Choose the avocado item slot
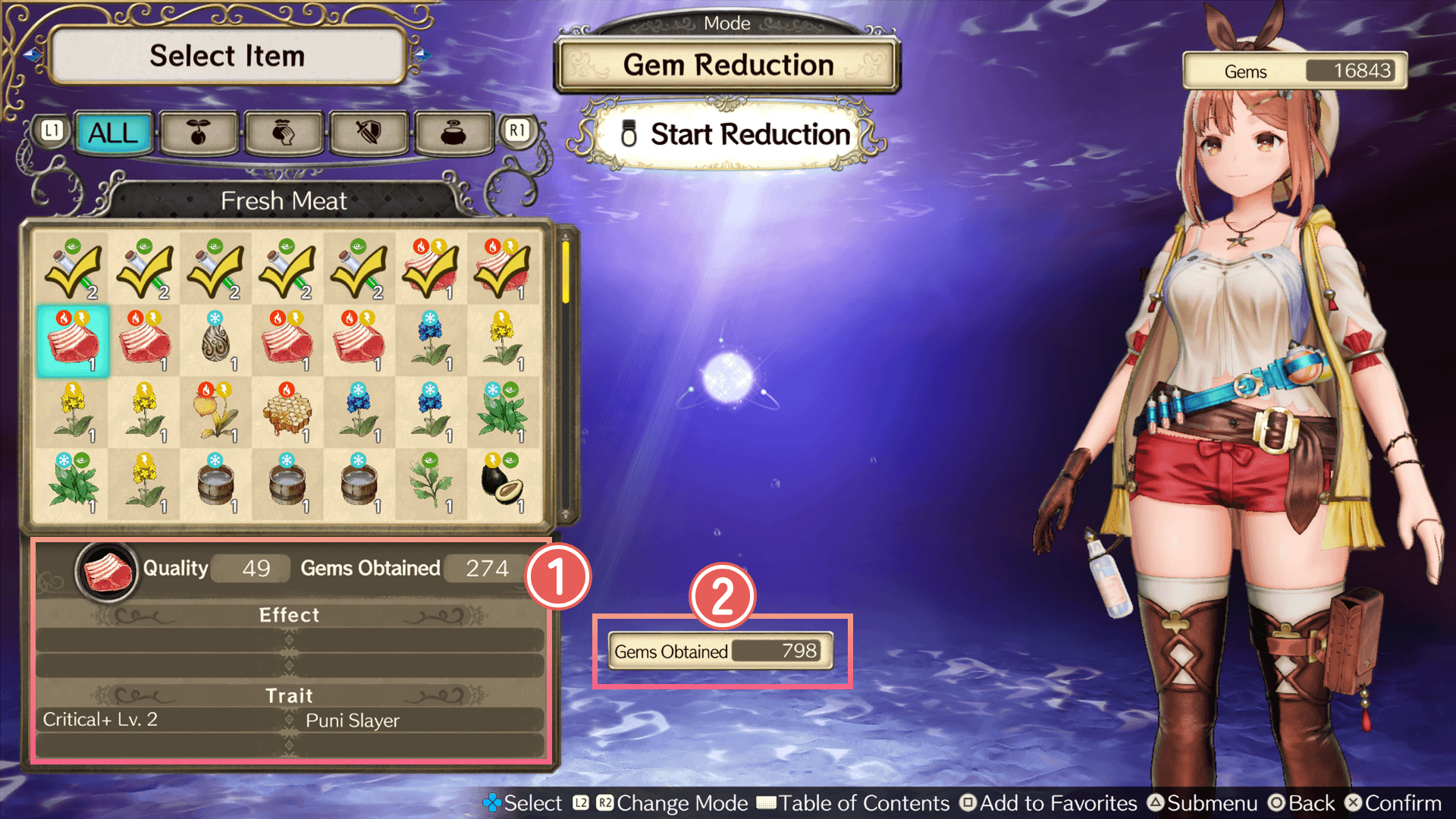 (502, 484)
